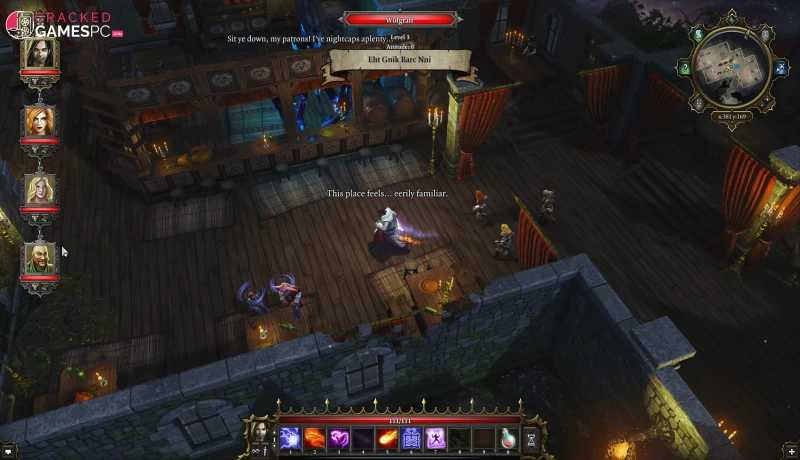The height and width of the screenshot is (460, 800).
Task: Click the green question mark minimap button
Action: [686, 69]
